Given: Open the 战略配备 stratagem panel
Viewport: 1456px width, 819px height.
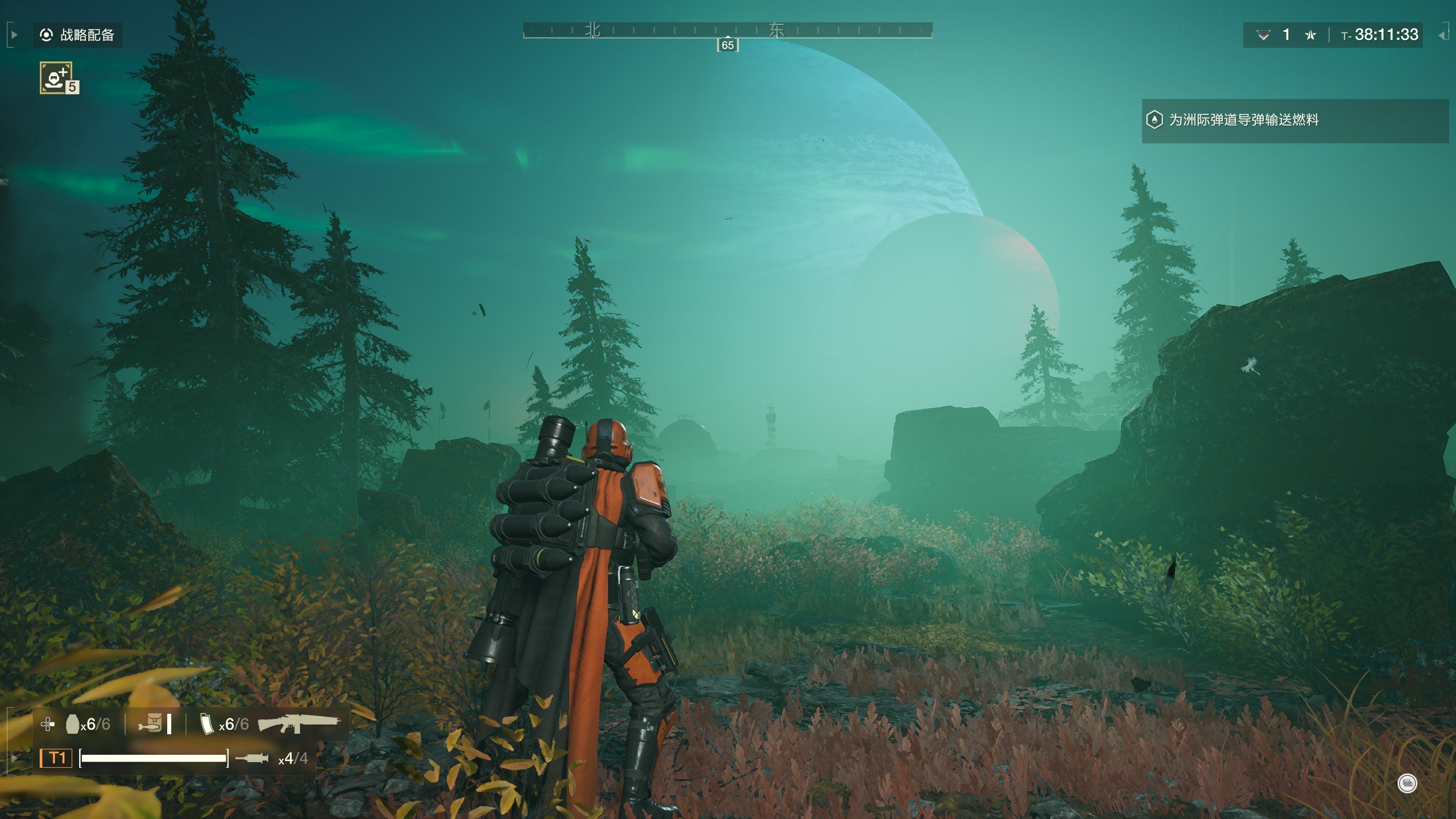Looking at the screenshot, I should tap(77, 35).
